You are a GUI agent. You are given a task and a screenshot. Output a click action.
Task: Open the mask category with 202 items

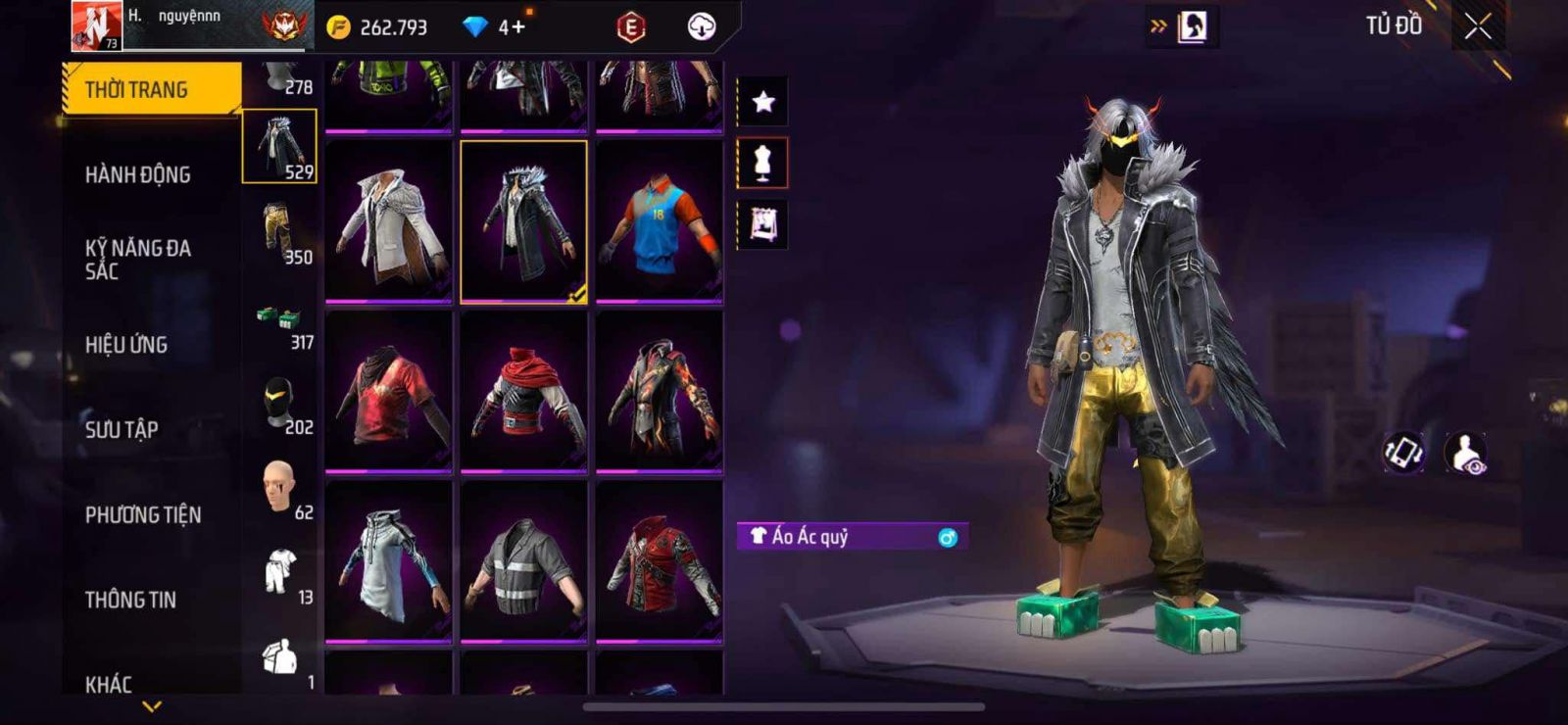(280, 404)
